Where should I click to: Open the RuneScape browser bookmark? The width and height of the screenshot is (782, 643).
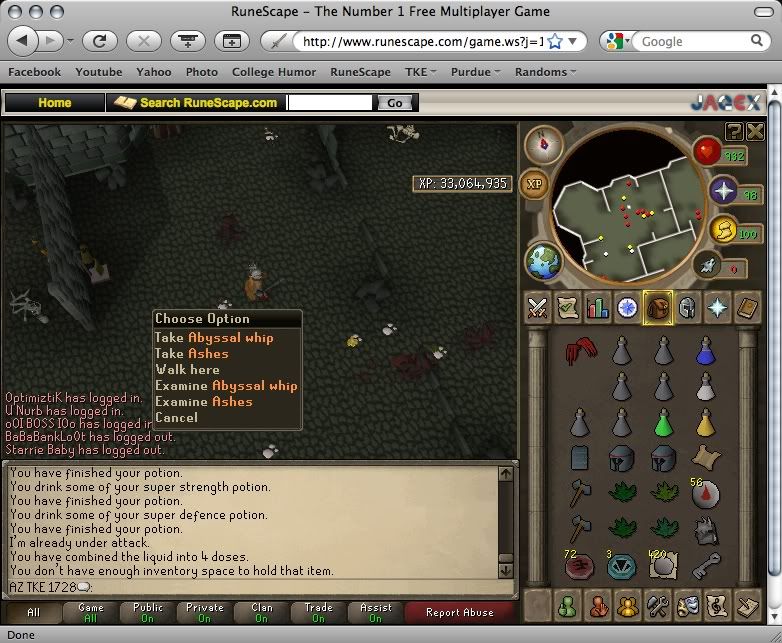pos(360,72)
